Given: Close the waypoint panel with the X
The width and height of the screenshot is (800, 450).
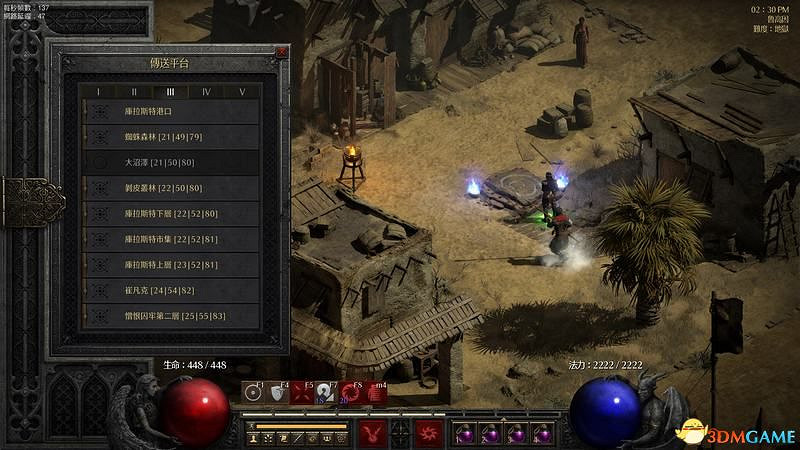Looking at the screenshot, I should click(282, 52).
